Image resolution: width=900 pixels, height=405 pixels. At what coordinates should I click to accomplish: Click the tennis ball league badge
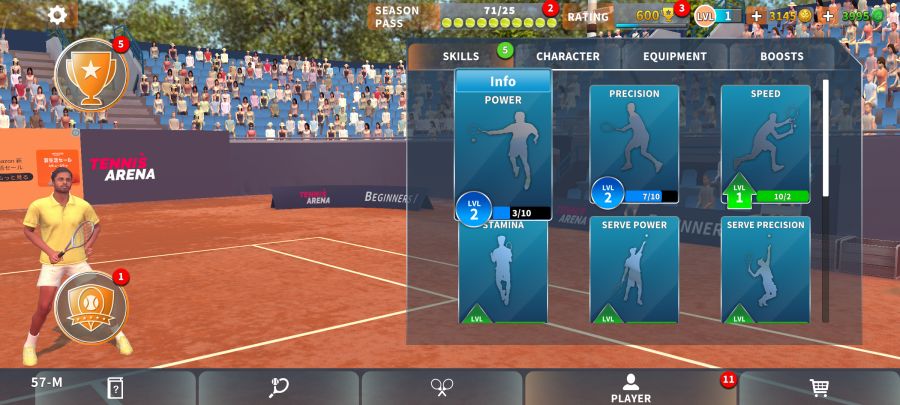click(90, 307)
